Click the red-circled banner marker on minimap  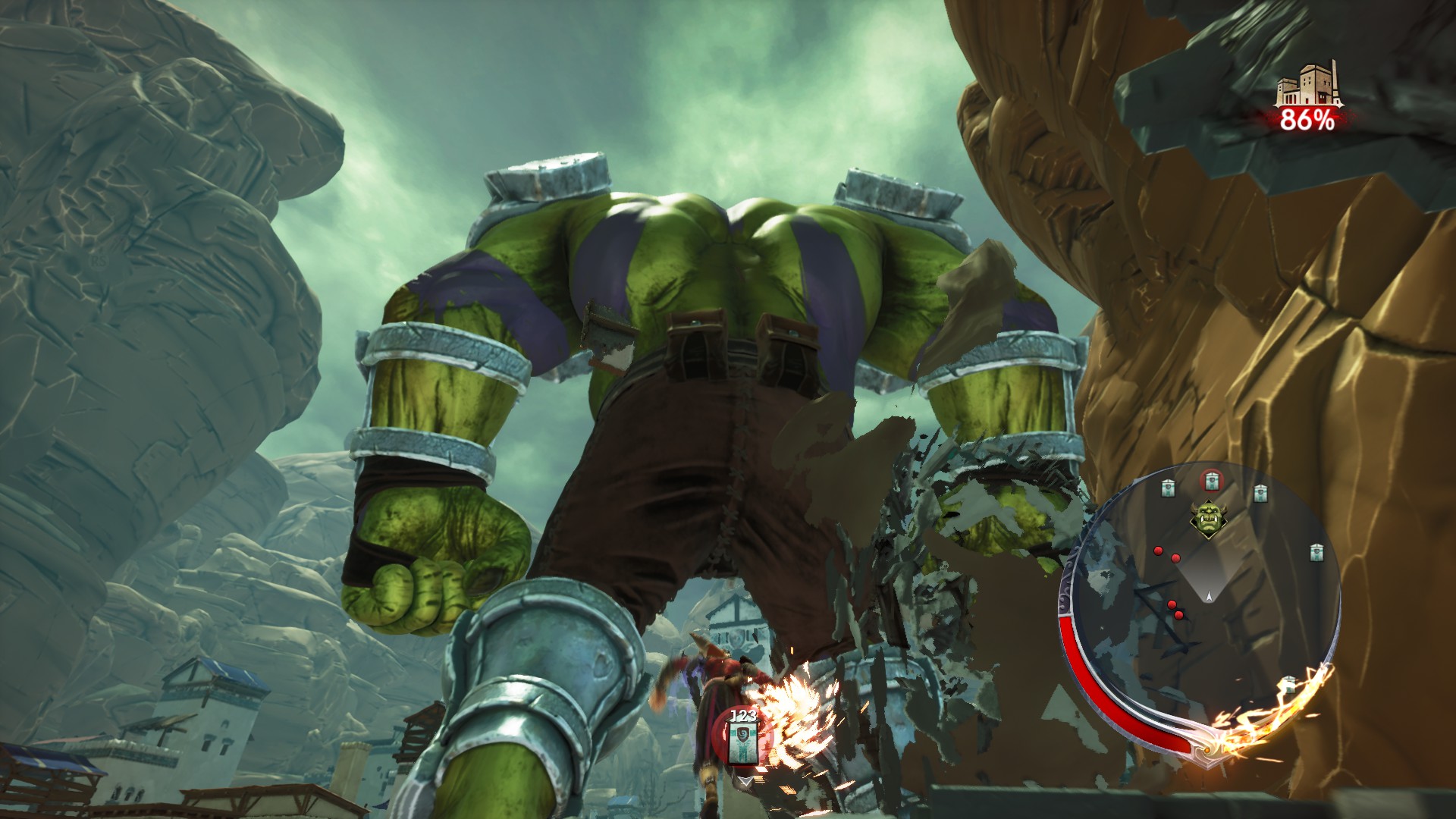point(1211,481)
